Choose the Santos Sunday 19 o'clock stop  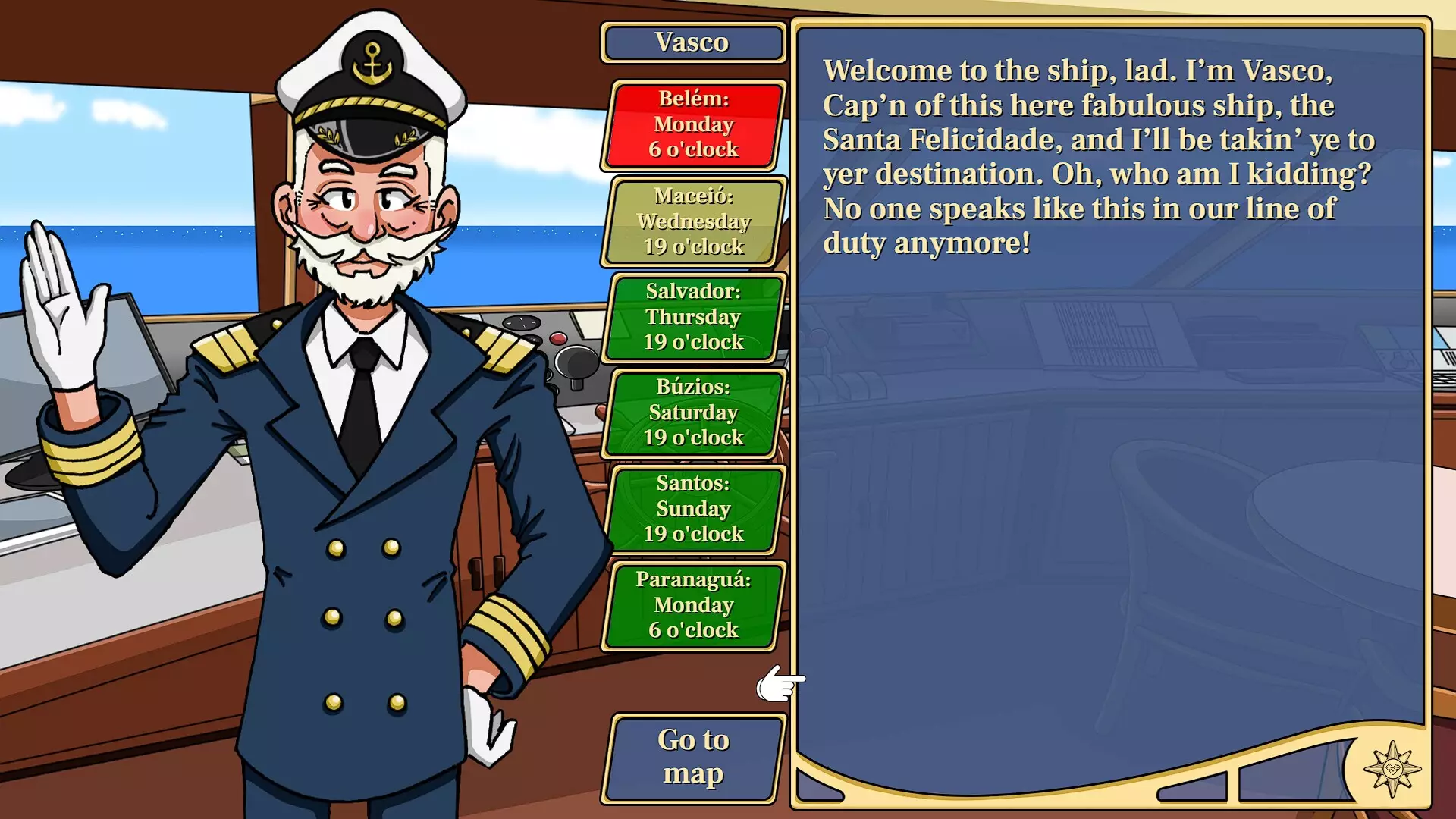693,509
